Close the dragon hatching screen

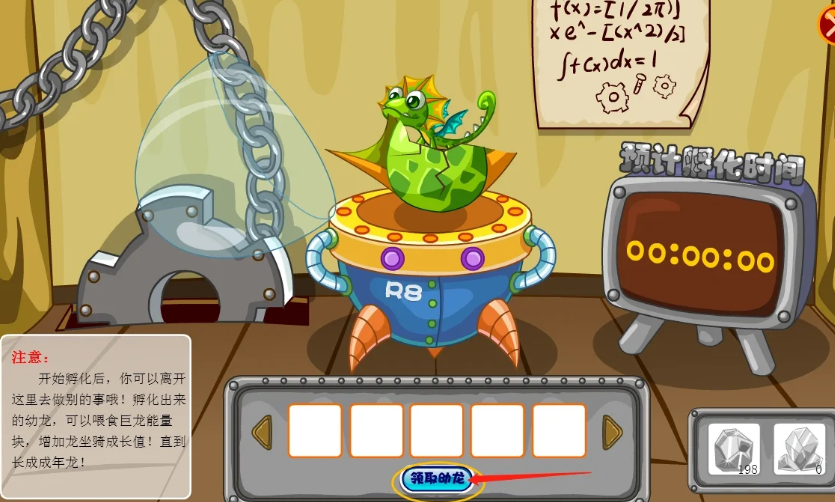[x=827, y=24]
